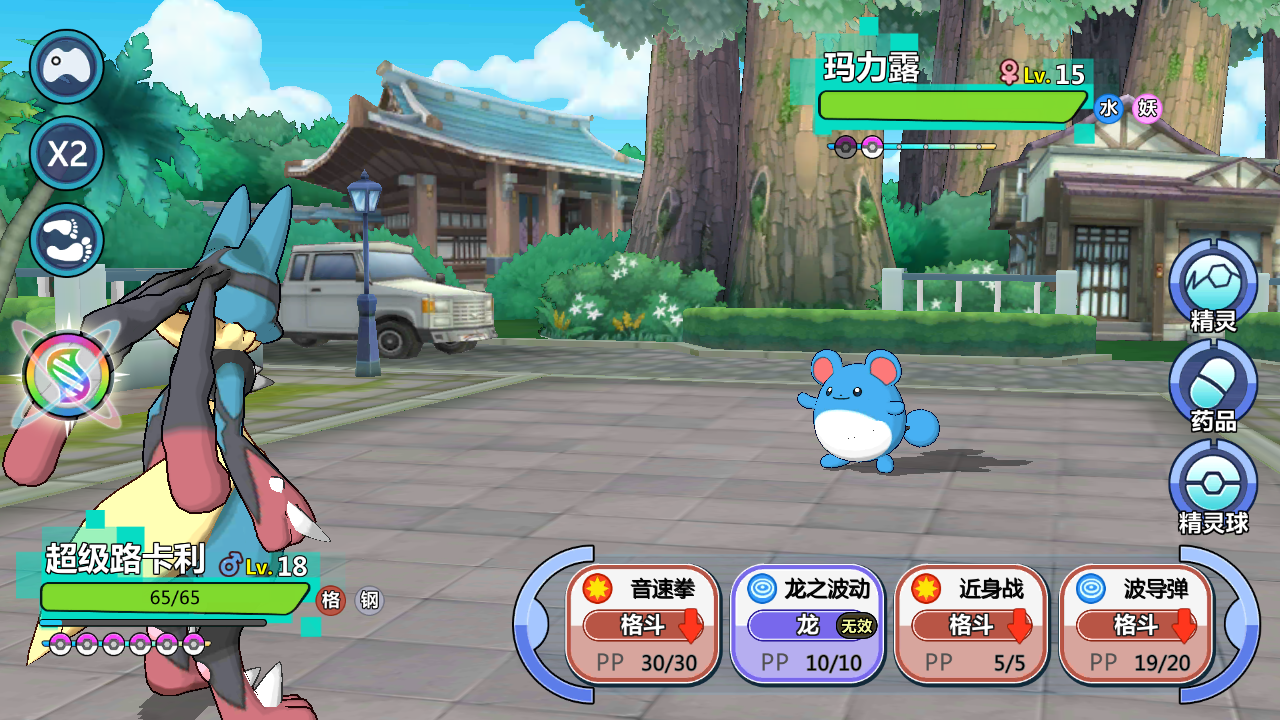The width and height of the screenshot is (1280, 720).
Task: Click the gamepad auto-battle icon
Action: coord(67,67)
